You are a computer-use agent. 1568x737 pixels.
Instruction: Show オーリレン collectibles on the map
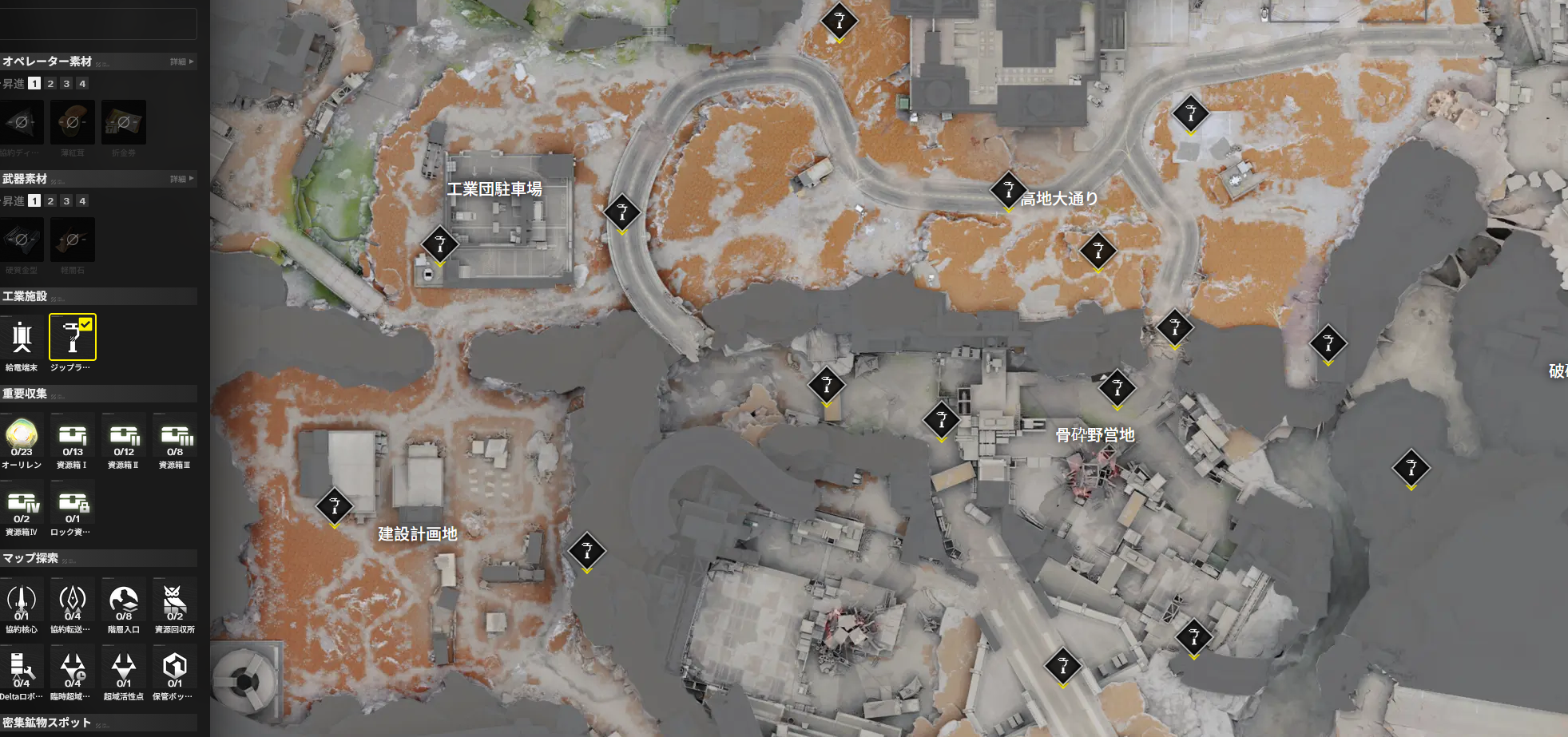coord(22,436)
